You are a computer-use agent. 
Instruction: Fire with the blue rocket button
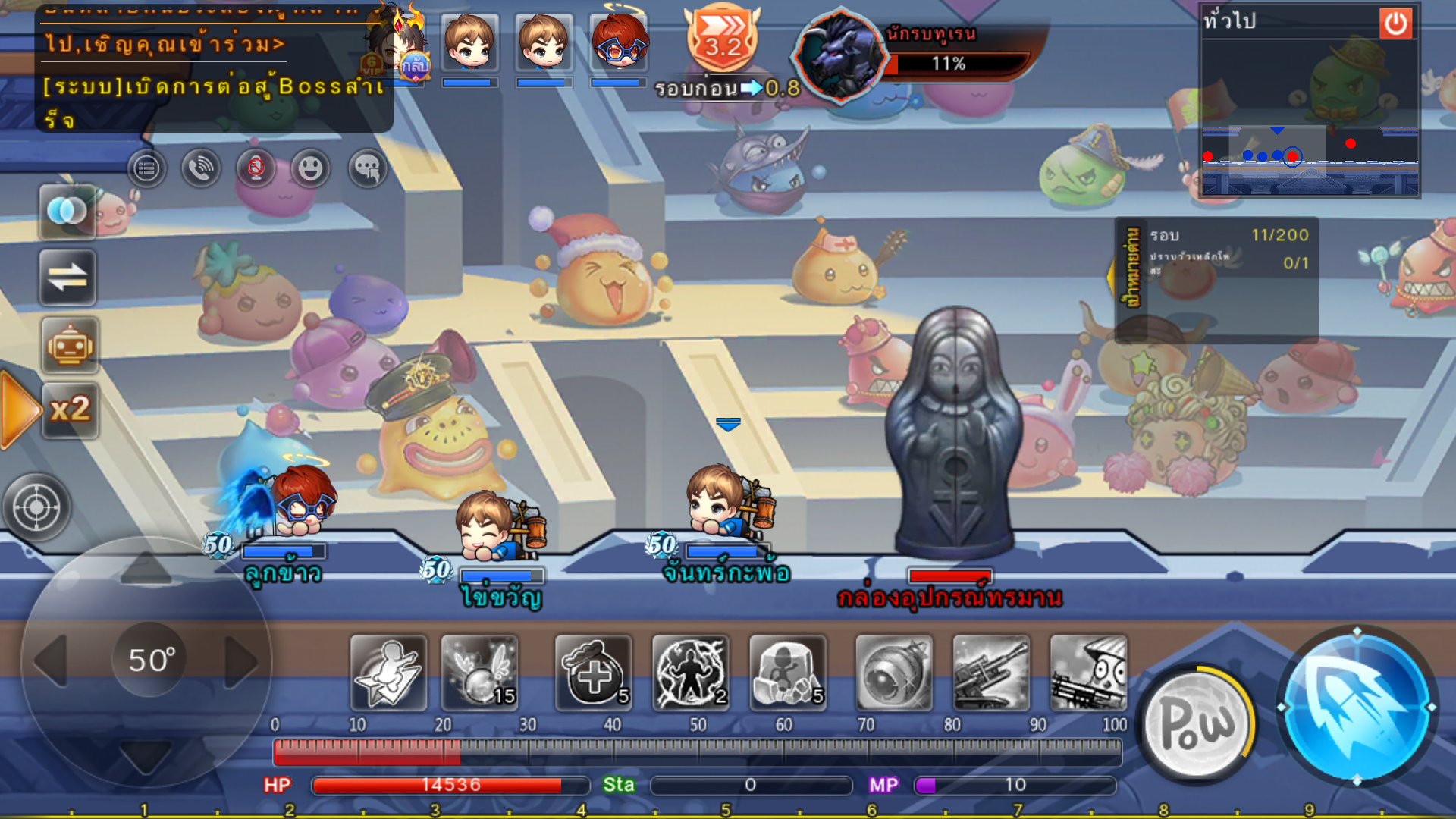(x=1357, y=707)
